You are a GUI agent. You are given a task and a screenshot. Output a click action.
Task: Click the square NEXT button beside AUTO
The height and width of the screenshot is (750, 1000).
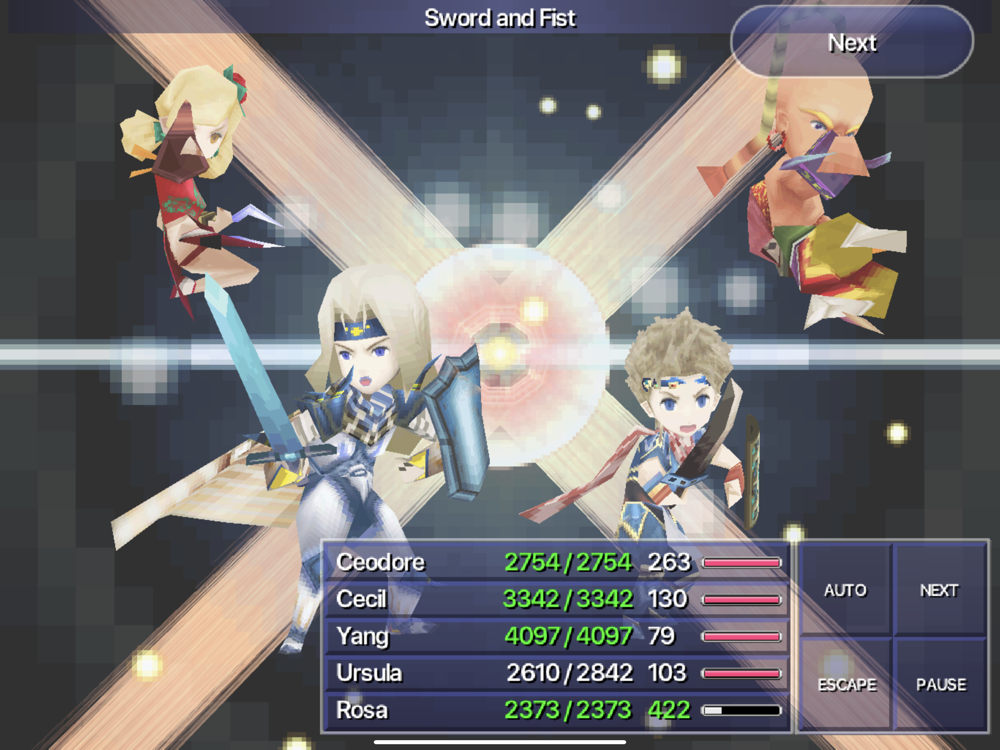pos(939,590)
